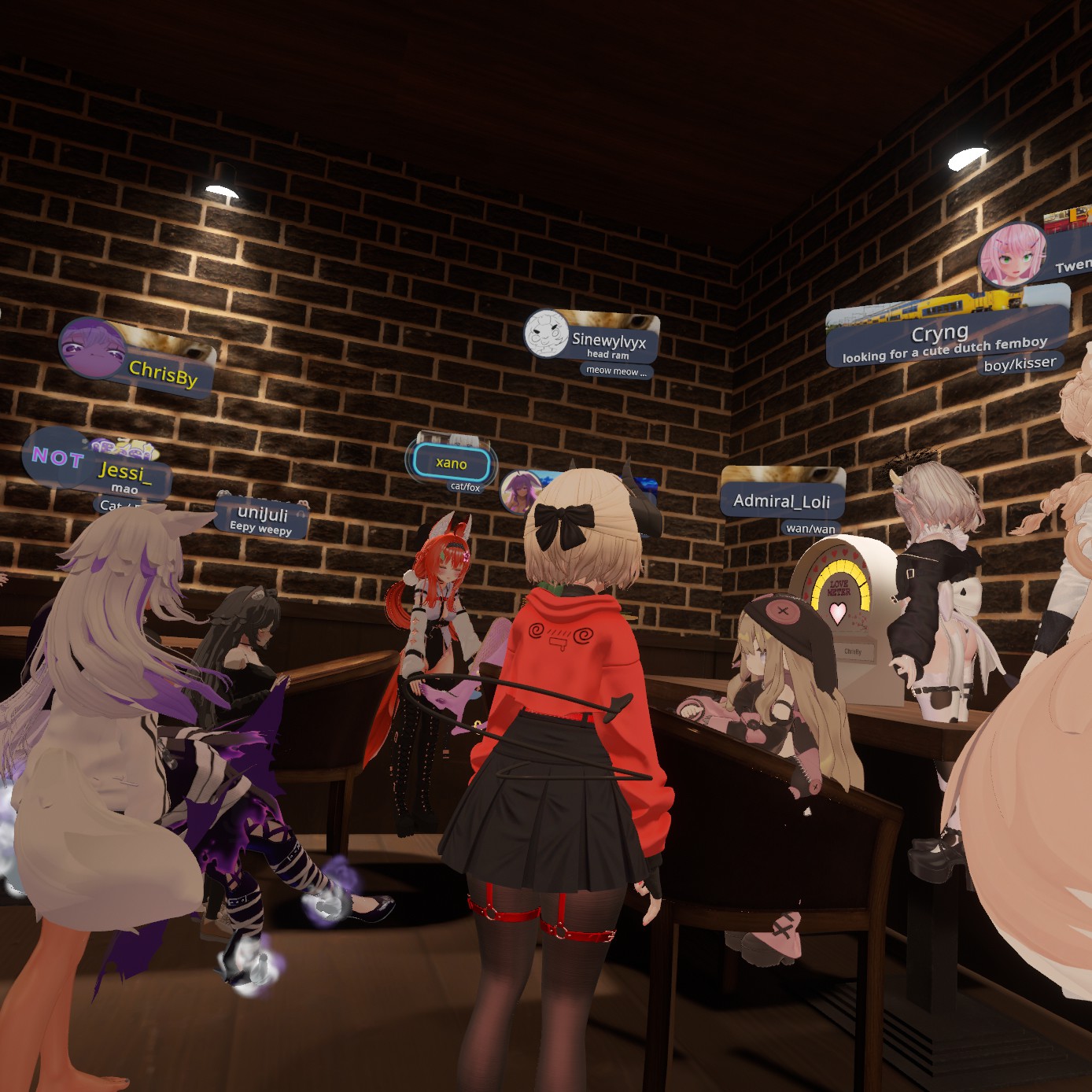
Task: Click Sinewylvyx's white sketch avatar icon
Action: pos(546,334)
